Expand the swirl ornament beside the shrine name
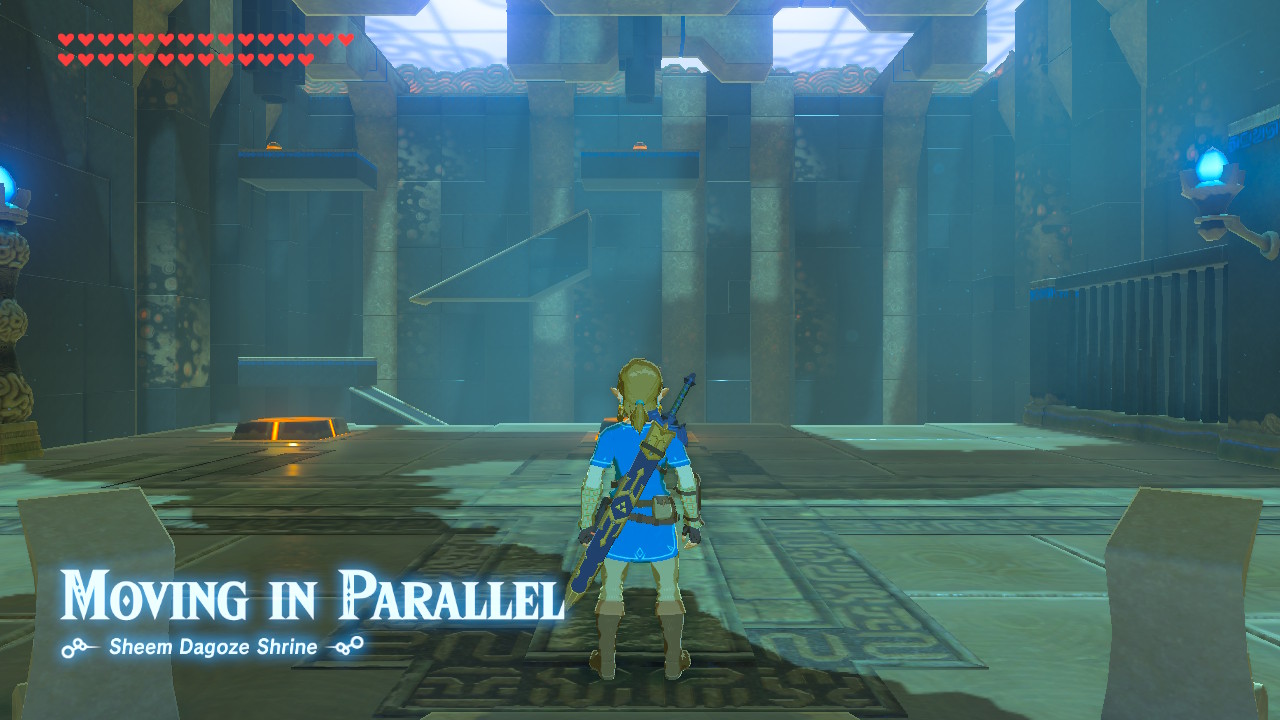1280x720 pixels. 71,647
